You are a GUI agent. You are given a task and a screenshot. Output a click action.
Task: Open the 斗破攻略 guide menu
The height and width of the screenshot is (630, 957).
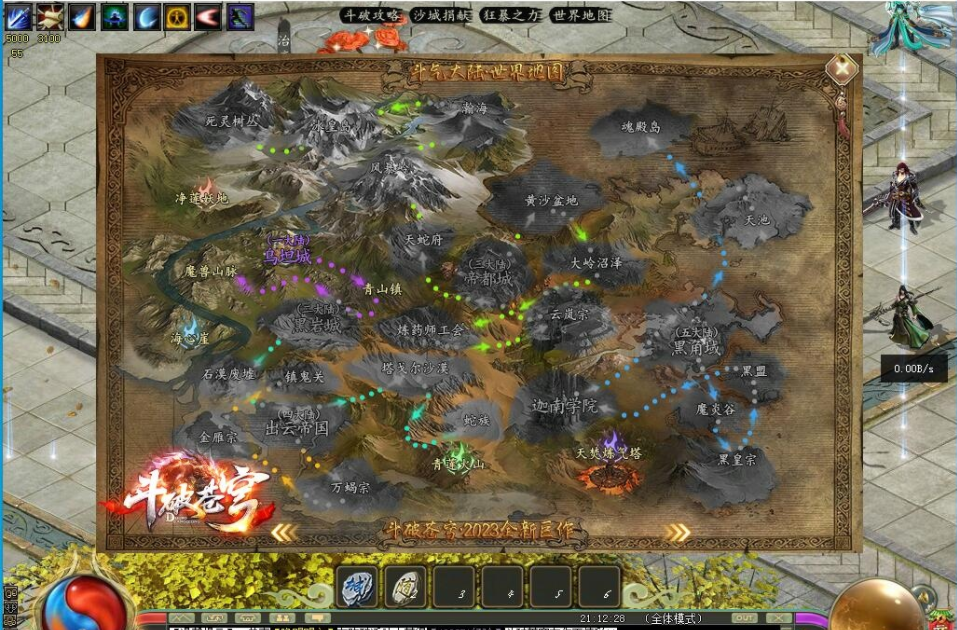373,16
